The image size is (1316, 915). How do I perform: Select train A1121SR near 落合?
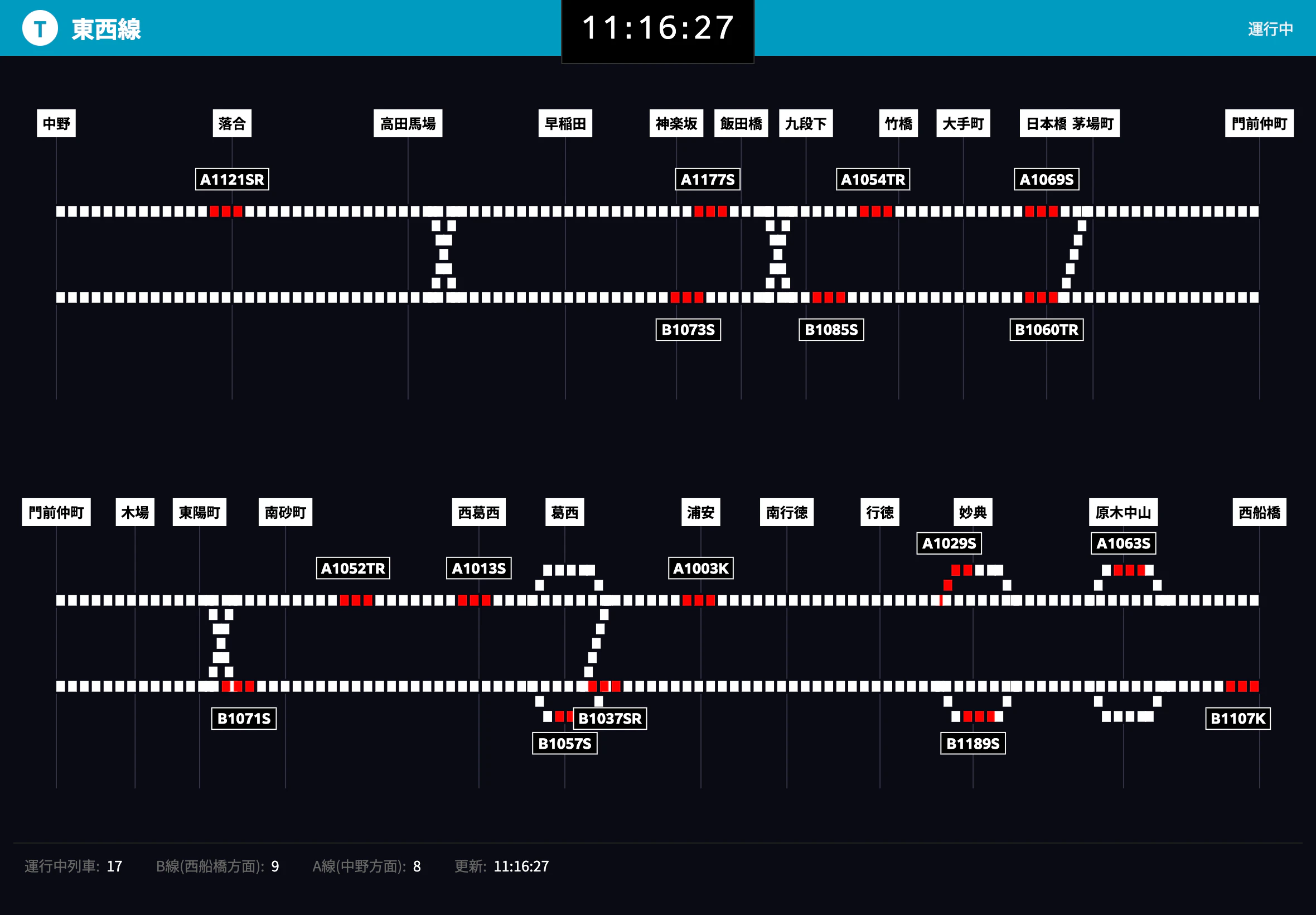tap(231, 180)
